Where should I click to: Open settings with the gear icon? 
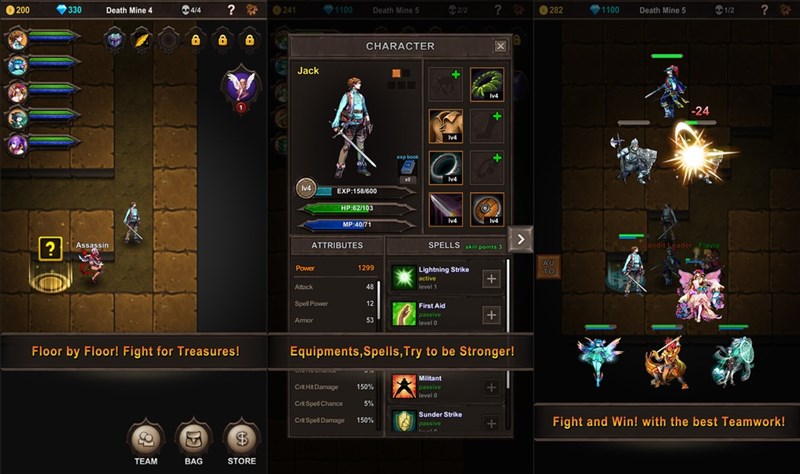(x=255, y=10)
